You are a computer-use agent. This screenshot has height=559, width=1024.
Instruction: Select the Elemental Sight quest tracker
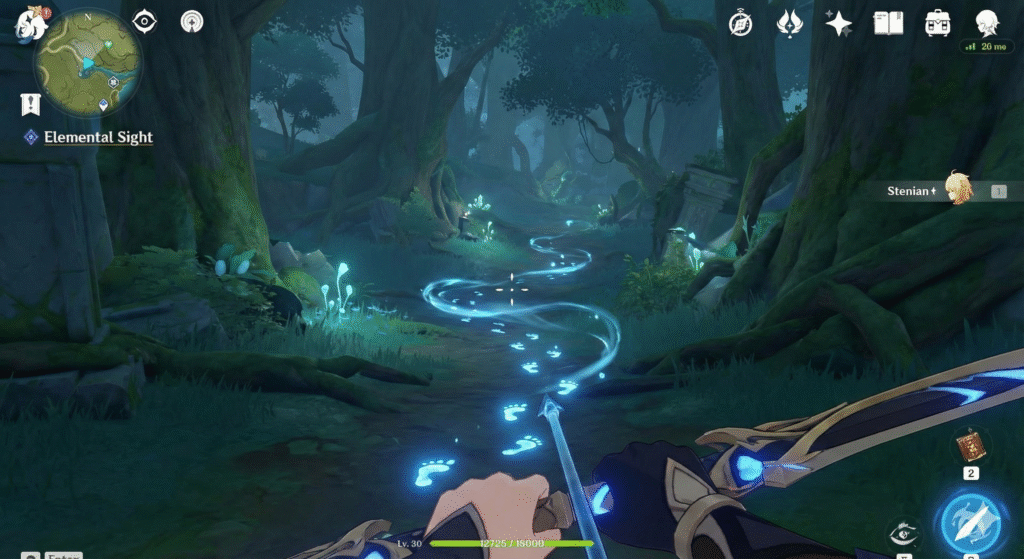98,137
